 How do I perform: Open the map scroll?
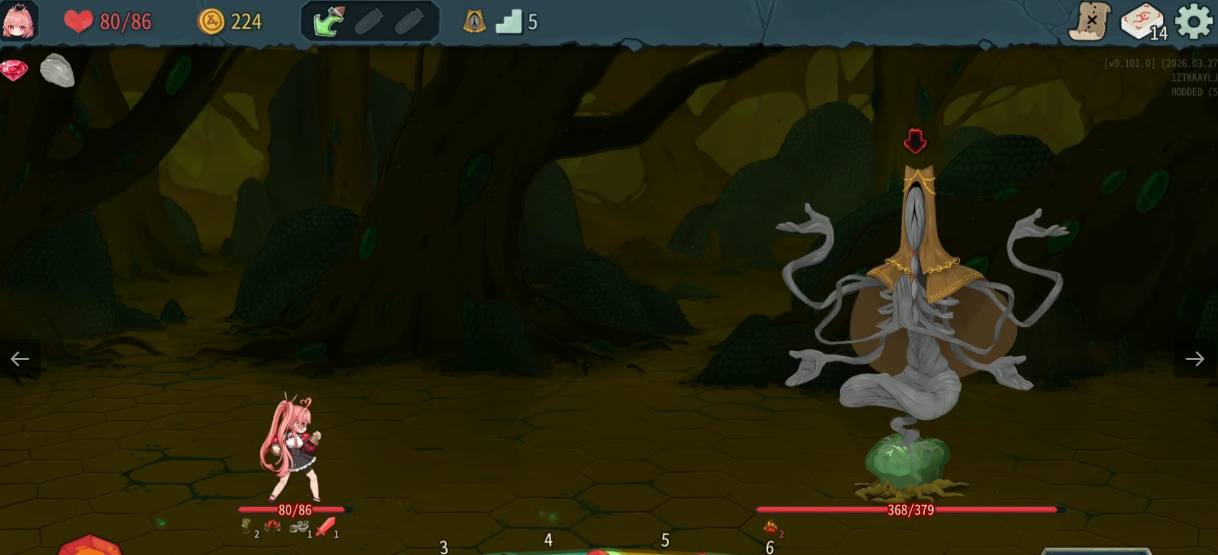click(1089, 21)
